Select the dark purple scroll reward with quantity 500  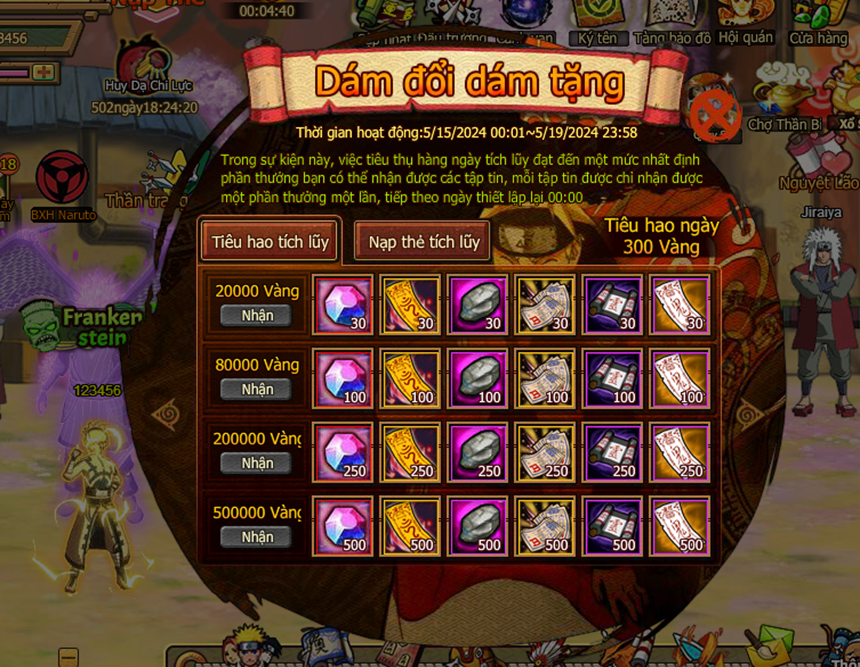[x=612, y=527]
